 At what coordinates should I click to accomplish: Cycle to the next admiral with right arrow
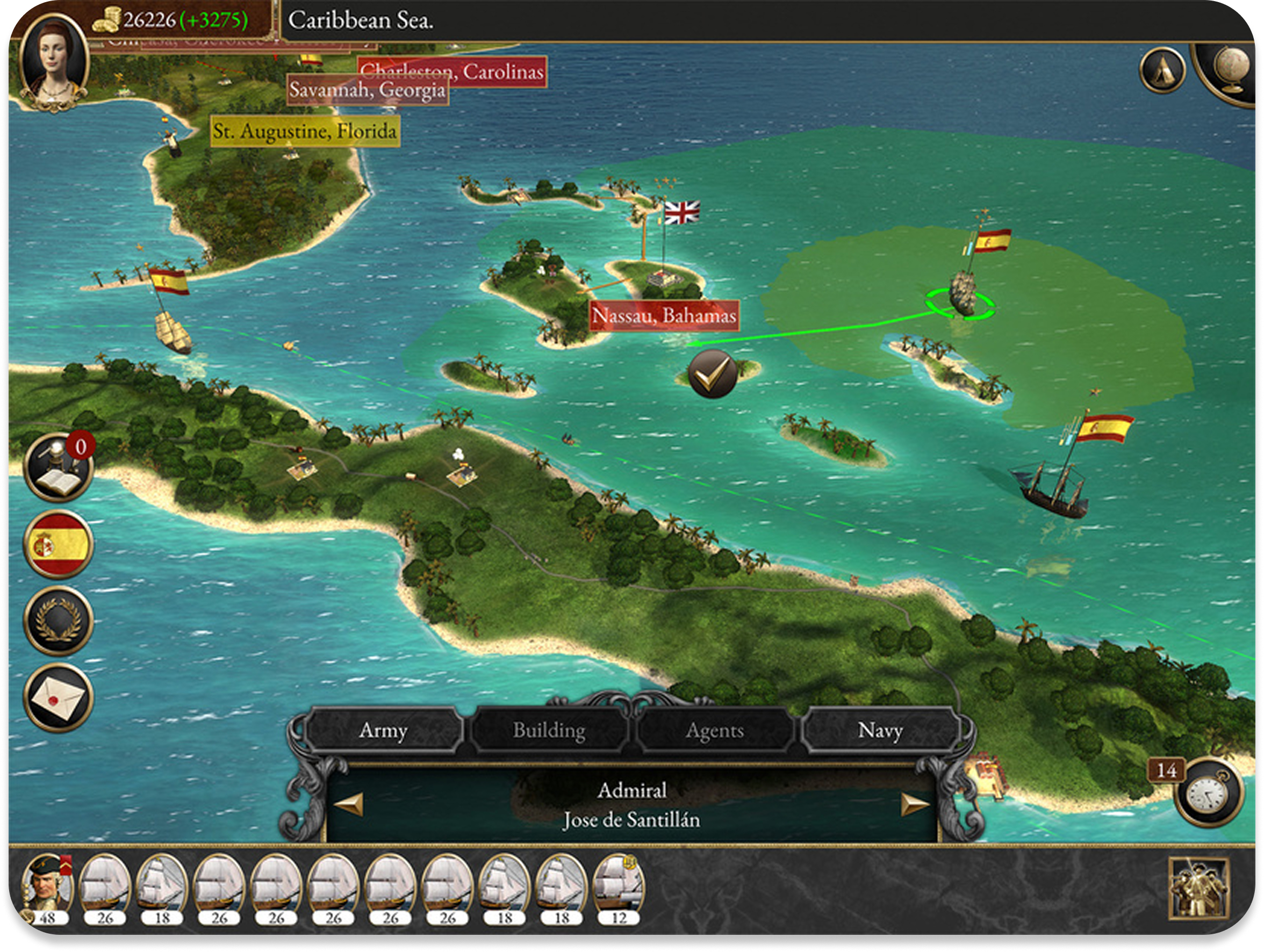[x=914, y=804]
